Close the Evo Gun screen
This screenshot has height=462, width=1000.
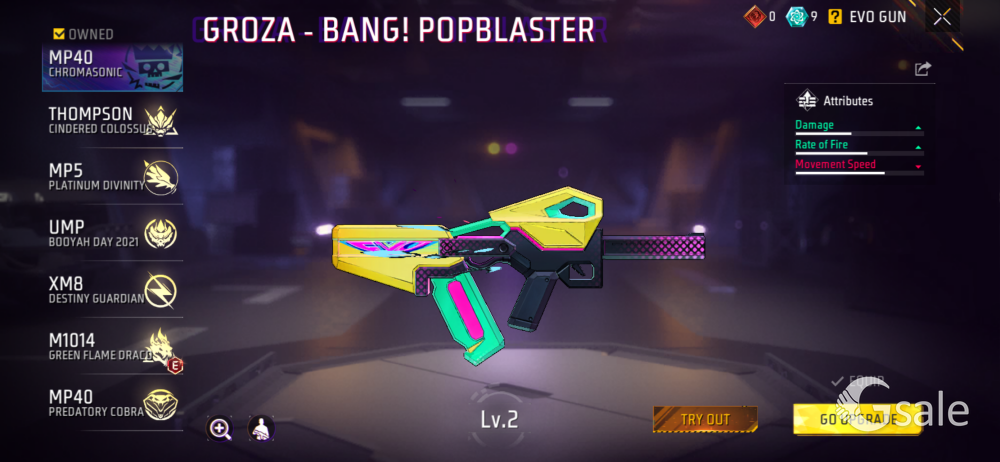[x=942, y=16]
